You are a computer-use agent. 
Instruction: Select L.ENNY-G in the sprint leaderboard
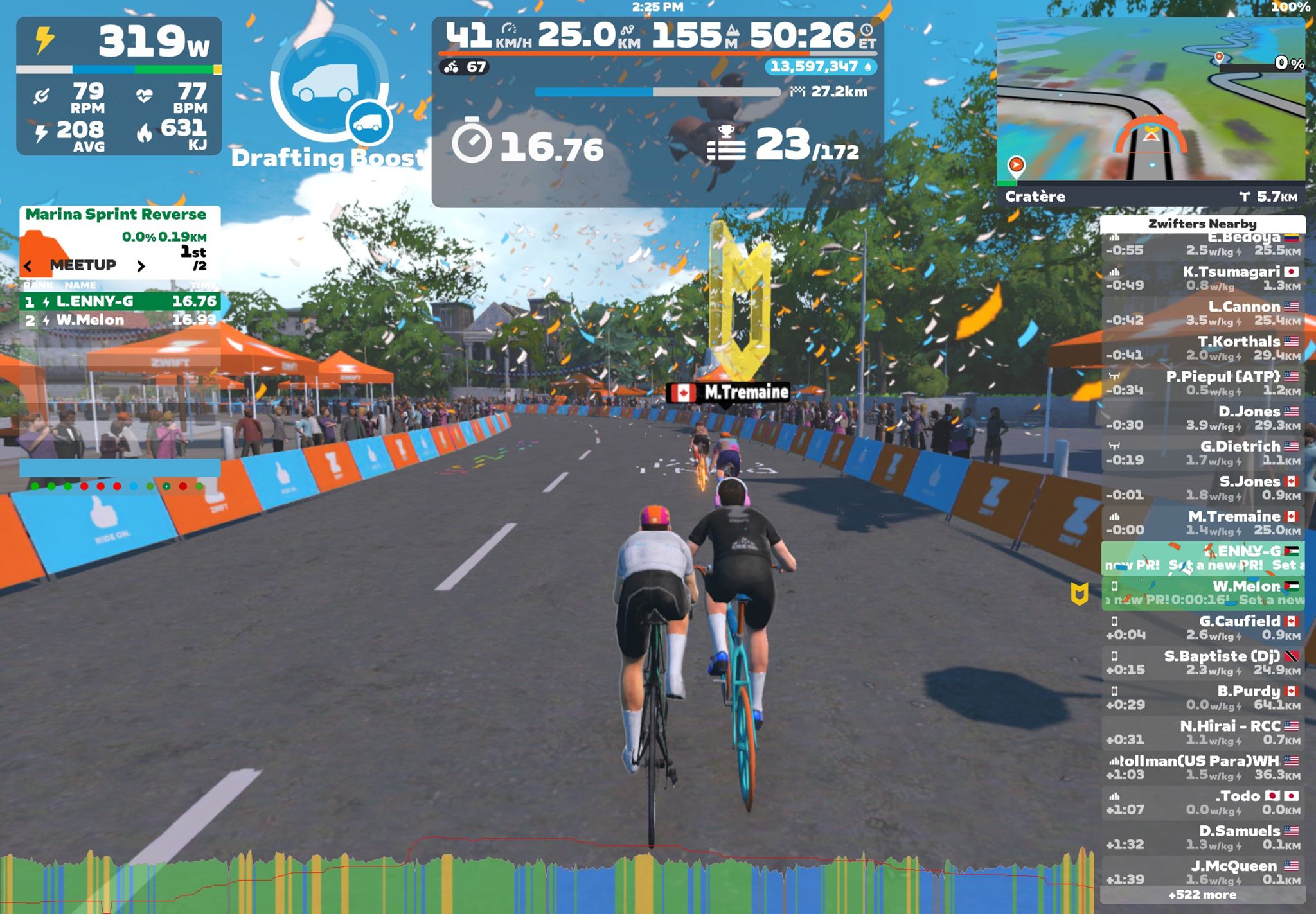(120, 302)
